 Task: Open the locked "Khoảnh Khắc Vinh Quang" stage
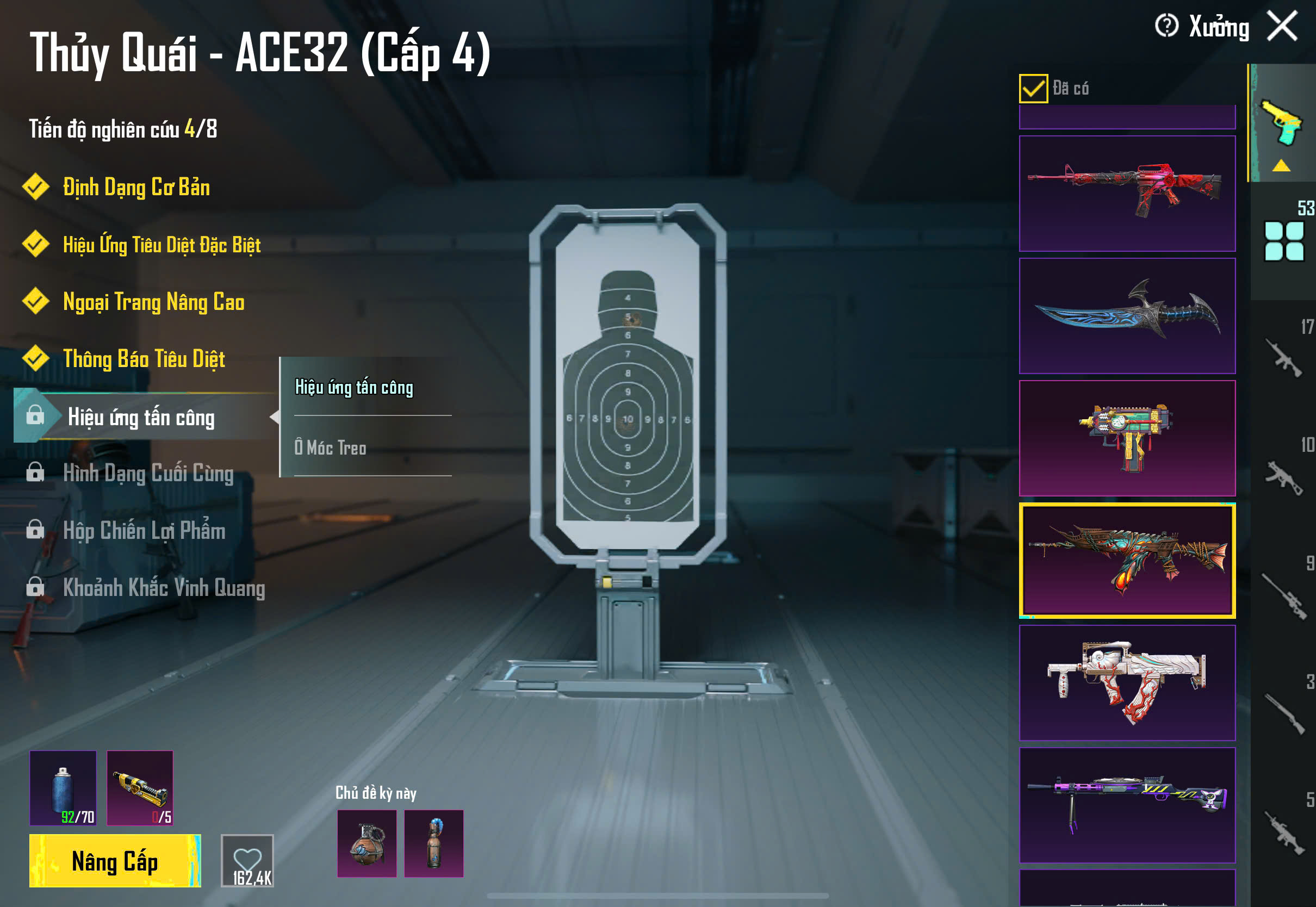(x=164, y=588)
